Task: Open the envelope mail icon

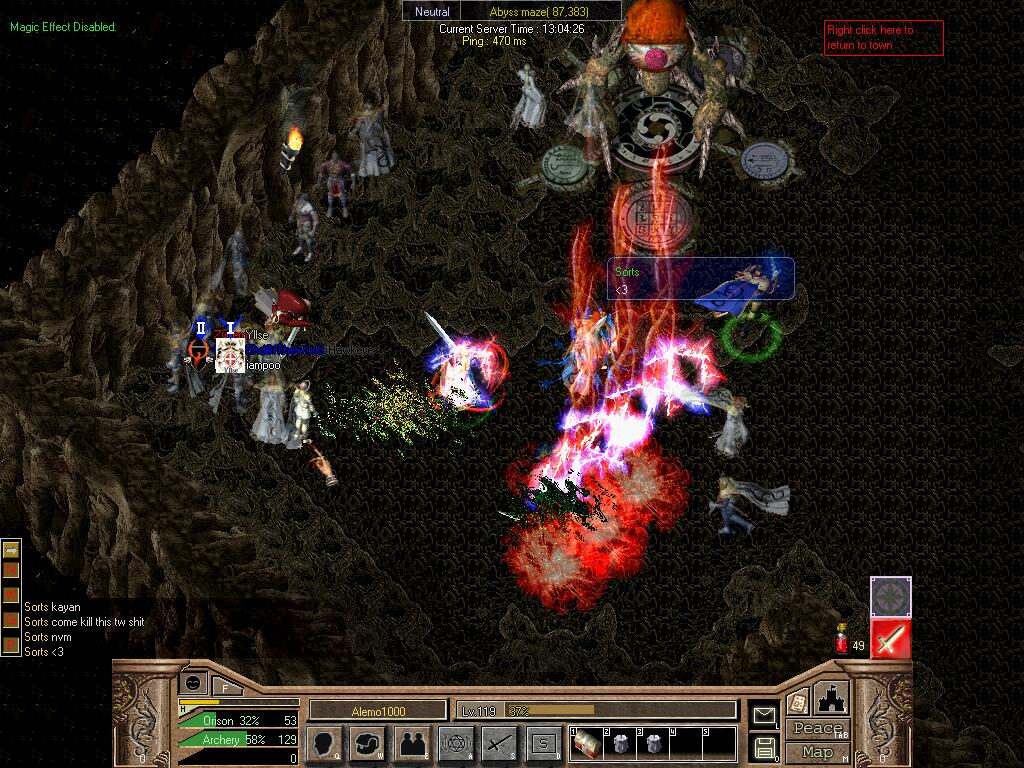Action: pyautogui.click(x=764, y=715)
